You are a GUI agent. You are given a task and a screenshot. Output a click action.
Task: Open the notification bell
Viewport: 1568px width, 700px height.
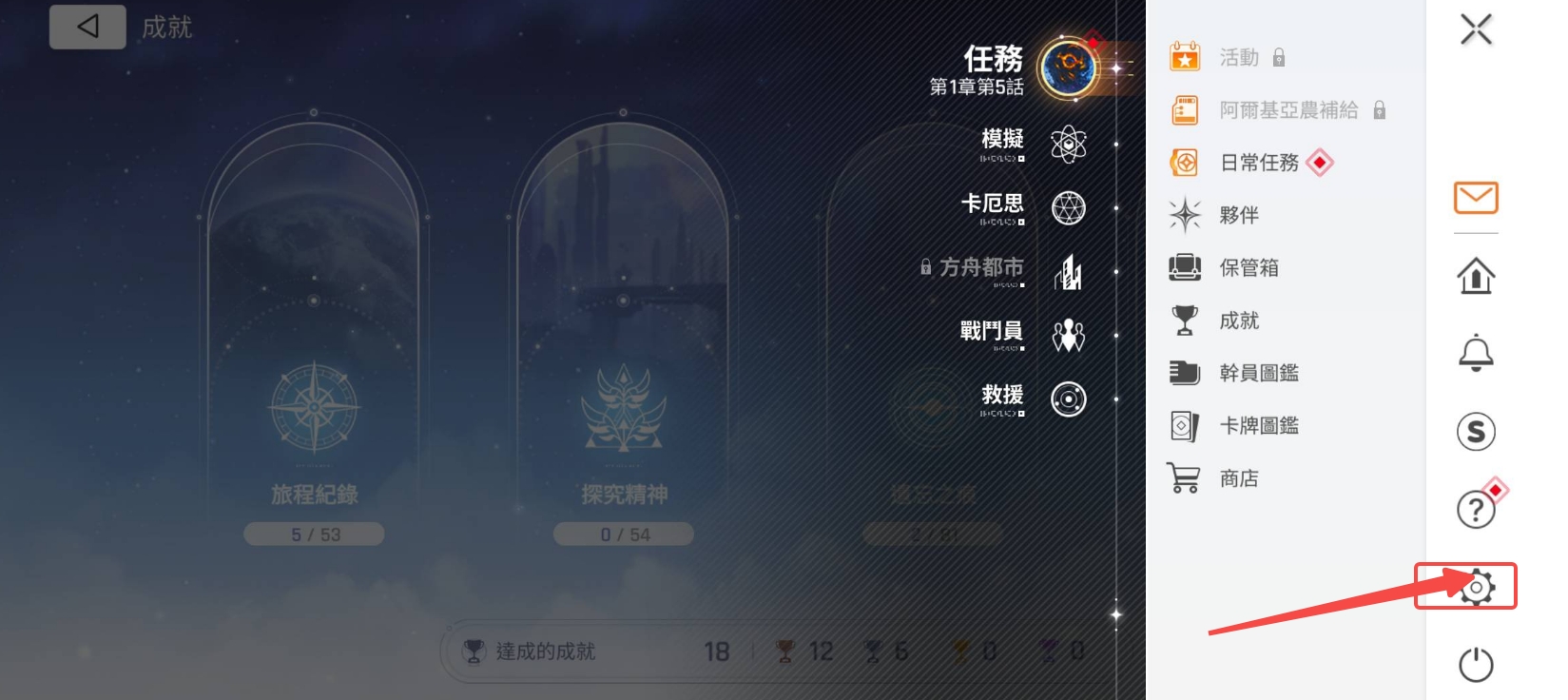coord(1476,353)
